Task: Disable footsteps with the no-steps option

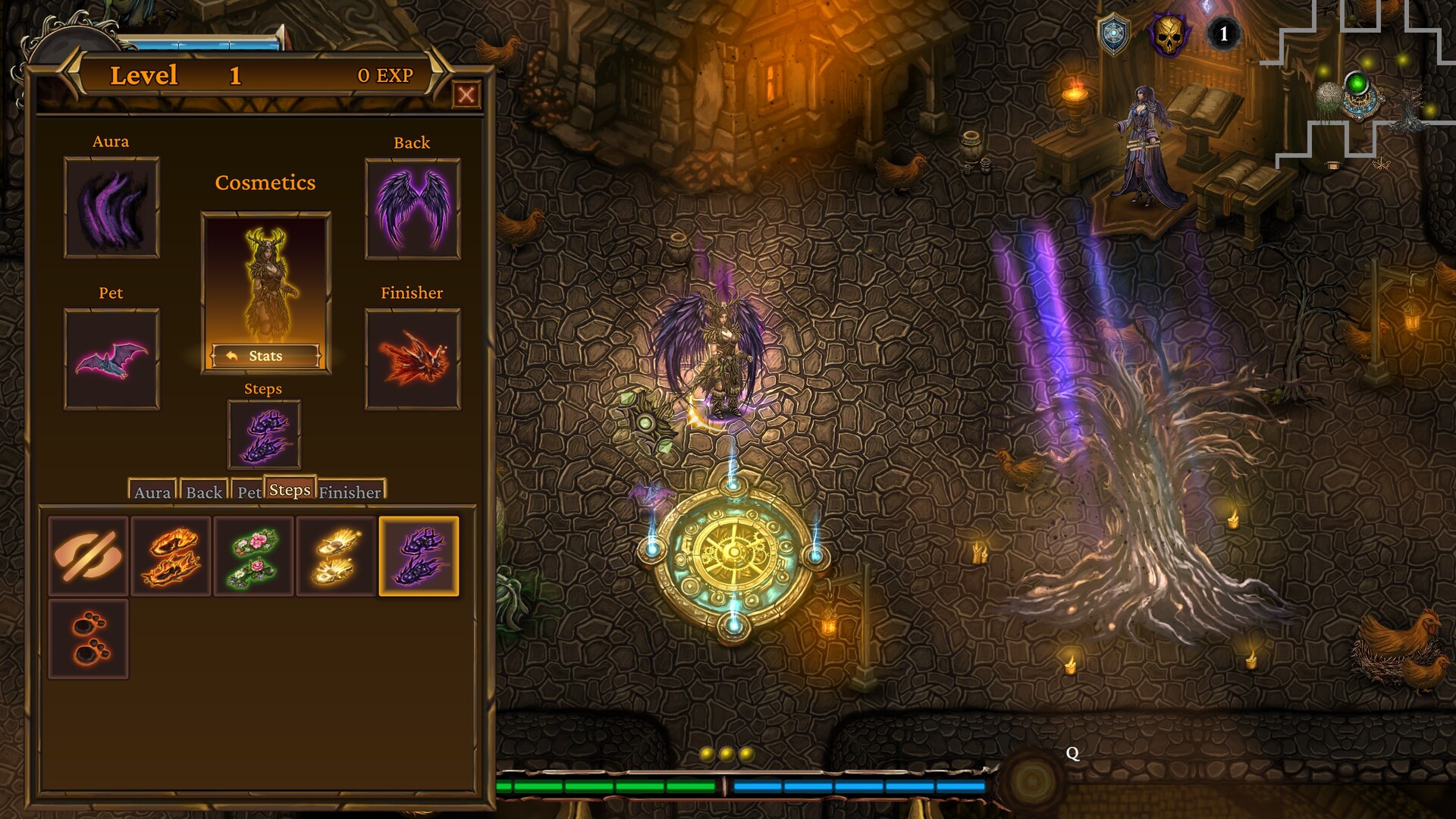Action: (87, 557)
